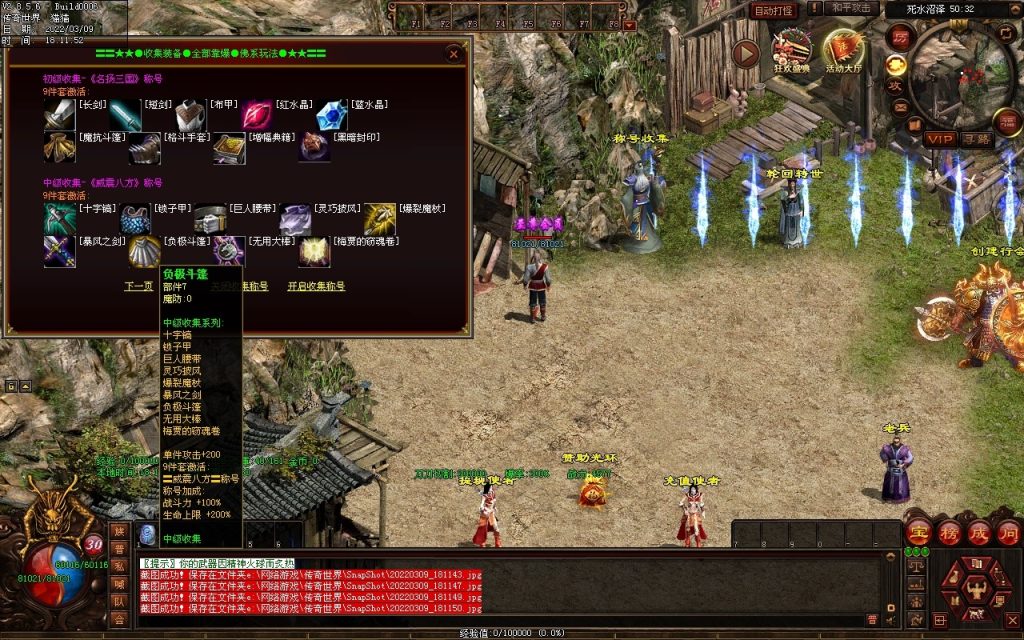Activate 寻路 pathfinding button
1024x640 pixels.
click(x=977, y=138)
